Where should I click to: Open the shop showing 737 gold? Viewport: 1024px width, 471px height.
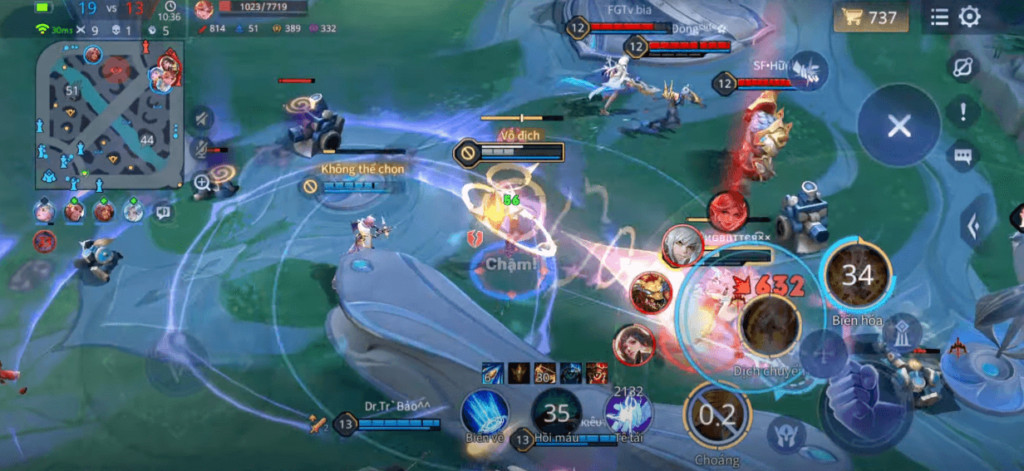(x=870, y=17)
